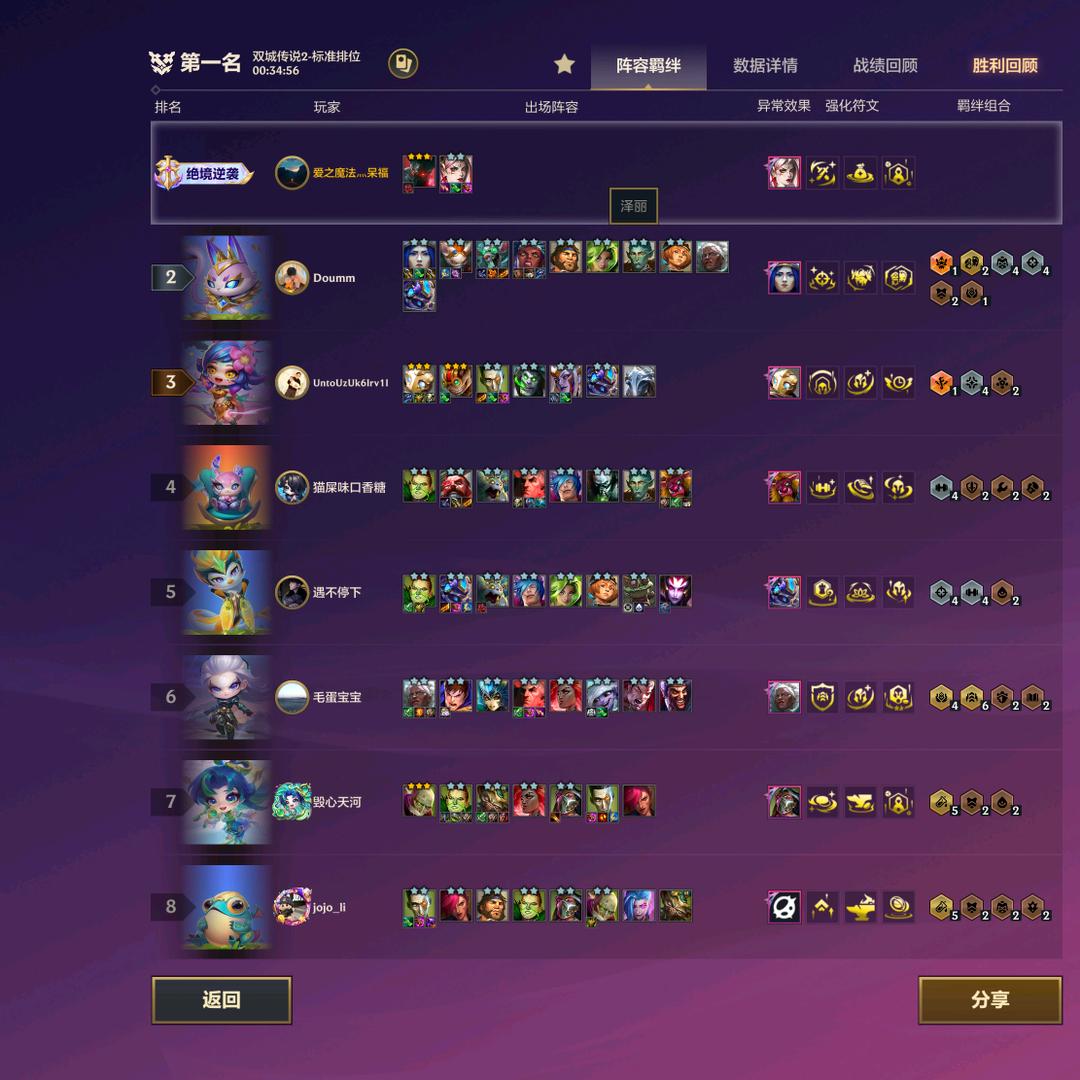Open 毛蛋宝宝's player profile avatar
The width and height of the screenshot is (1080, 1080).
tap(292, 697)
